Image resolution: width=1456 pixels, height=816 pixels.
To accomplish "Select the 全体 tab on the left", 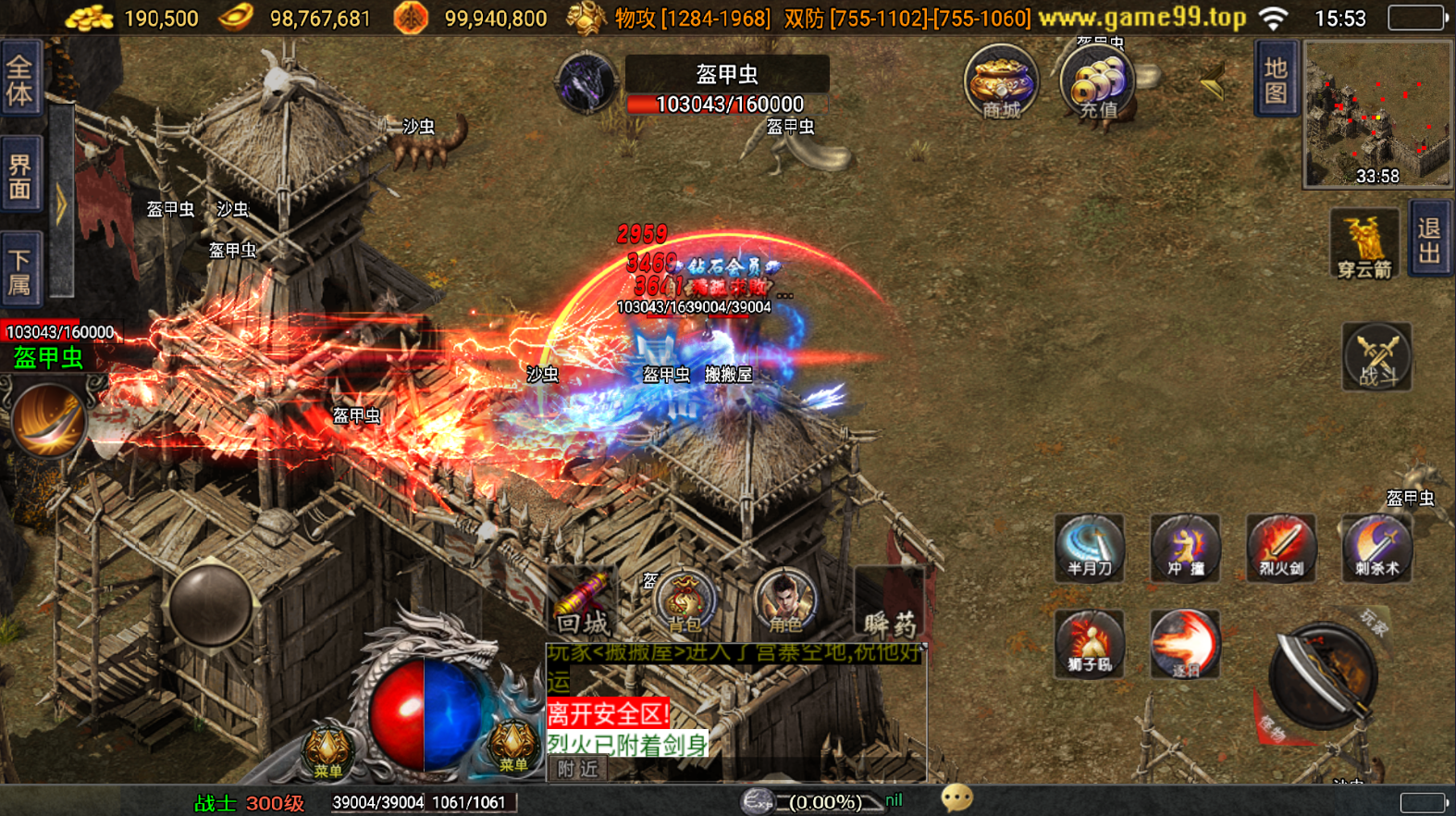I will click(20, 80).
